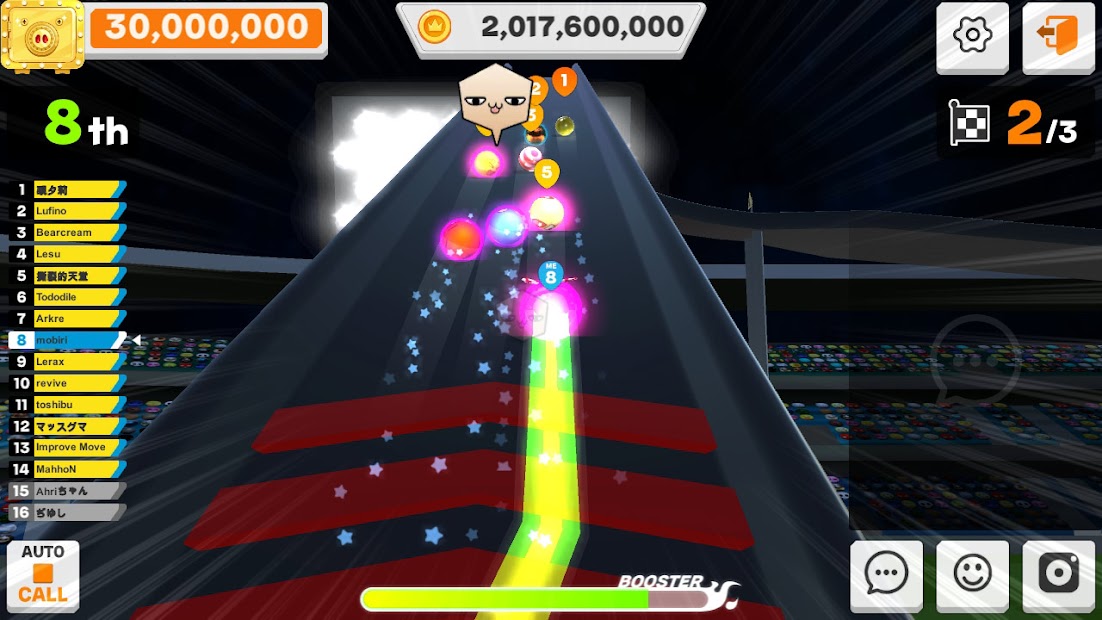Image resolution: width=1102 pixels, height=620 pixels.
Task: Select Bearcream in the ranking list
Action: pyautogui.click(x=68, y=232)
